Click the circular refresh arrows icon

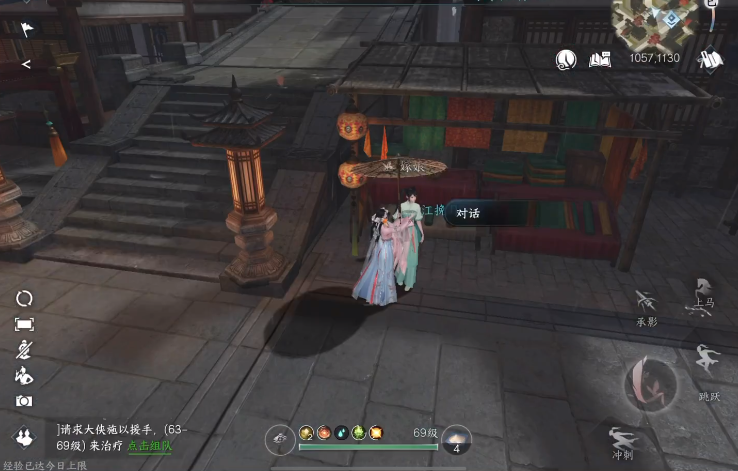click(x=24, y=298)
